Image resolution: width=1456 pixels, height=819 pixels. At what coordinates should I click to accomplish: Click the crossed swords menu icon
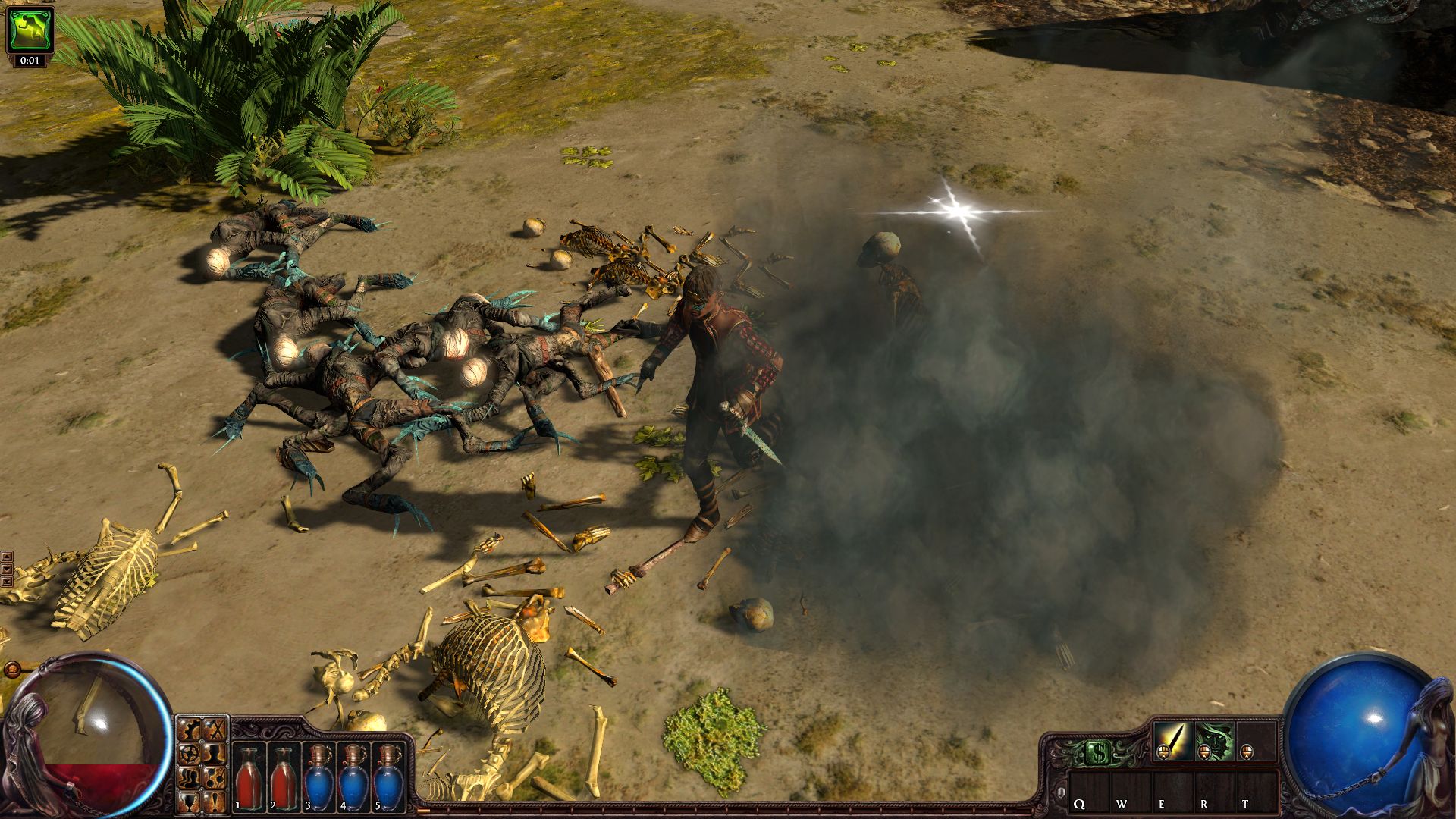pos(216,731)
